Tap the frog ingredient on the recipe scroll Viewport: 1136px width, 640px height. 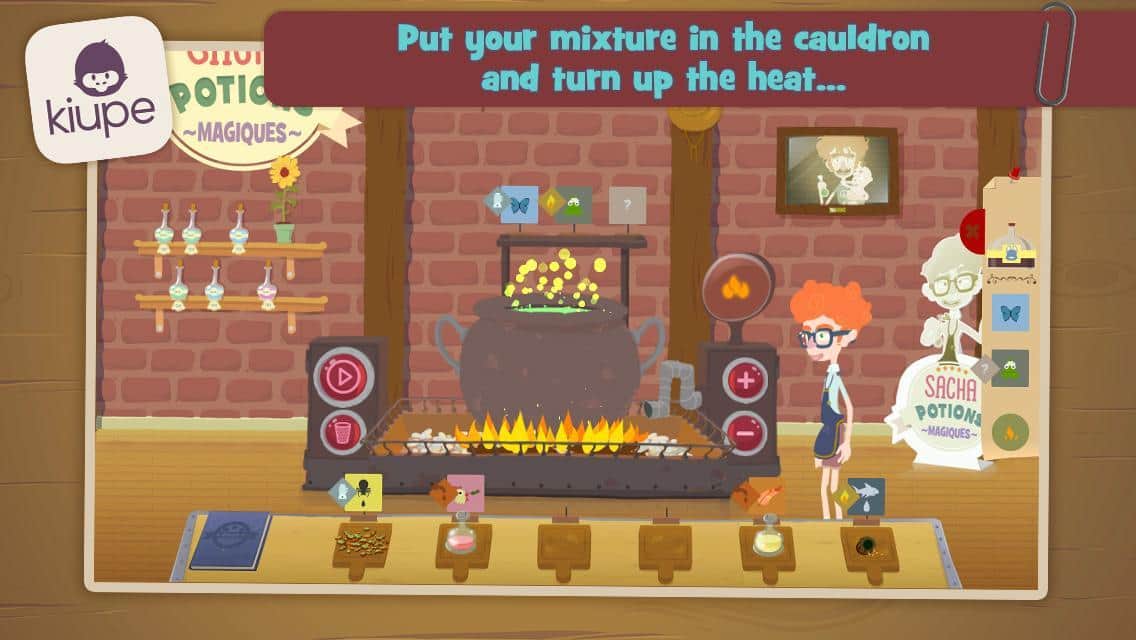coord(1010,368)
